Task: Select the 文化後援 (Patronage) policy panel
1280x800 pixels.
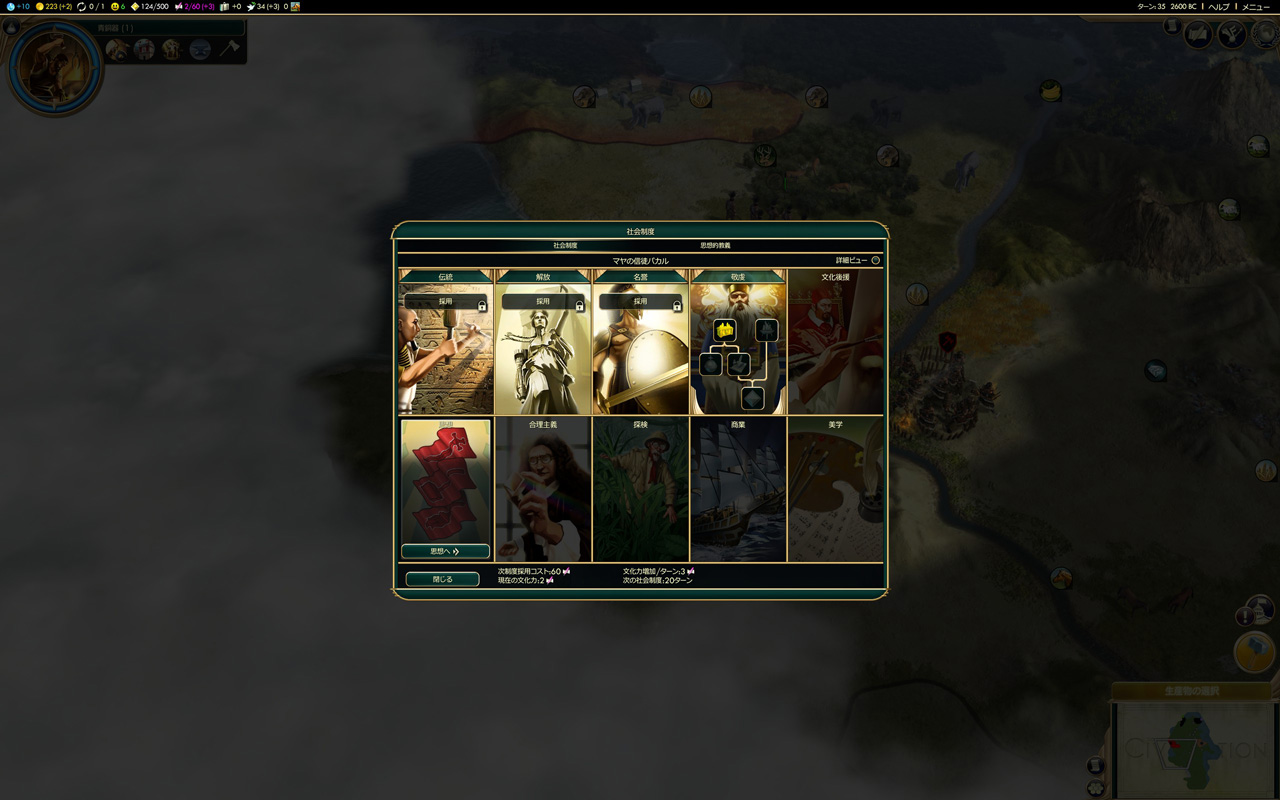Action: (835, 345)
